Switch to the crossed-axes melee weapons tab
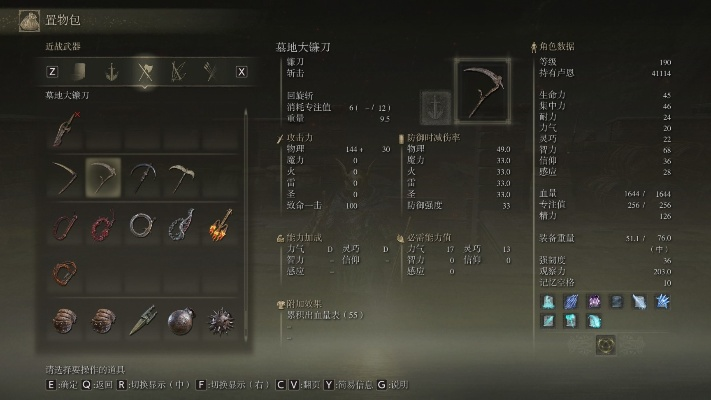Image resolution: width=711 pixels, height=400 pixels. coord(146,71)
